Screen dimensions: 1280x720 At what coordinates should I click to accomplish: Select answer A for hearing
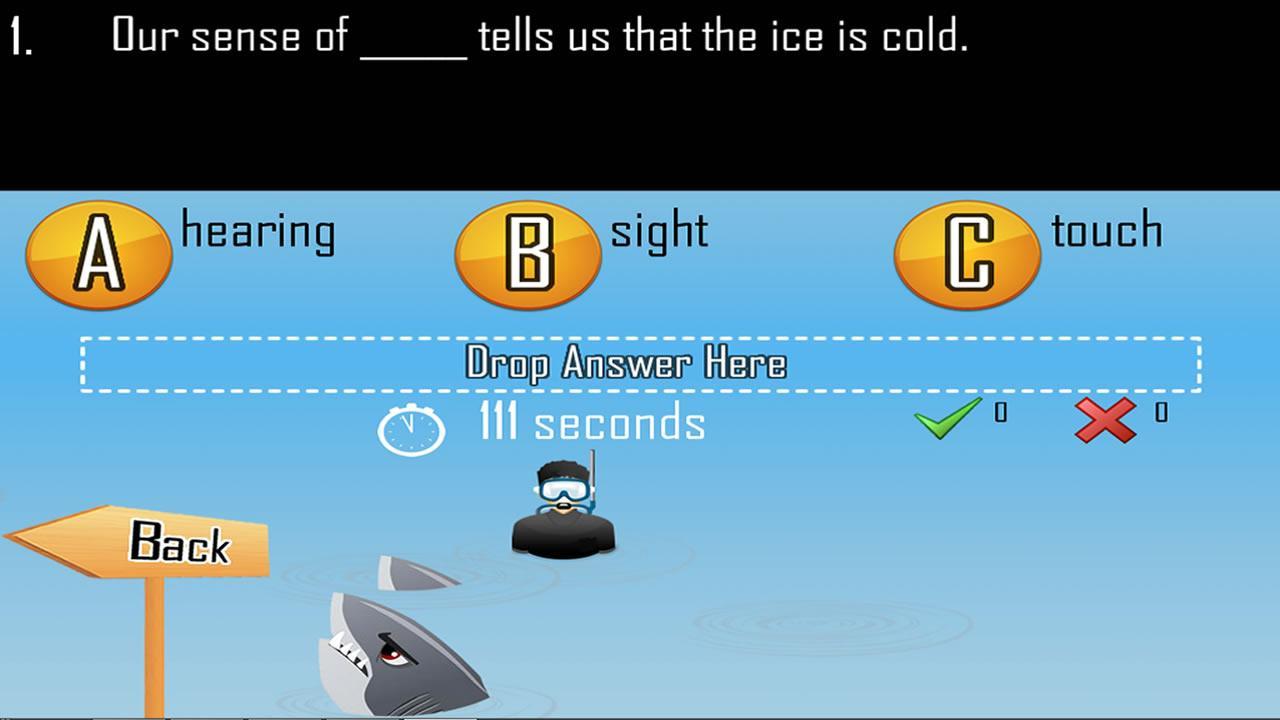click(99, 255)
